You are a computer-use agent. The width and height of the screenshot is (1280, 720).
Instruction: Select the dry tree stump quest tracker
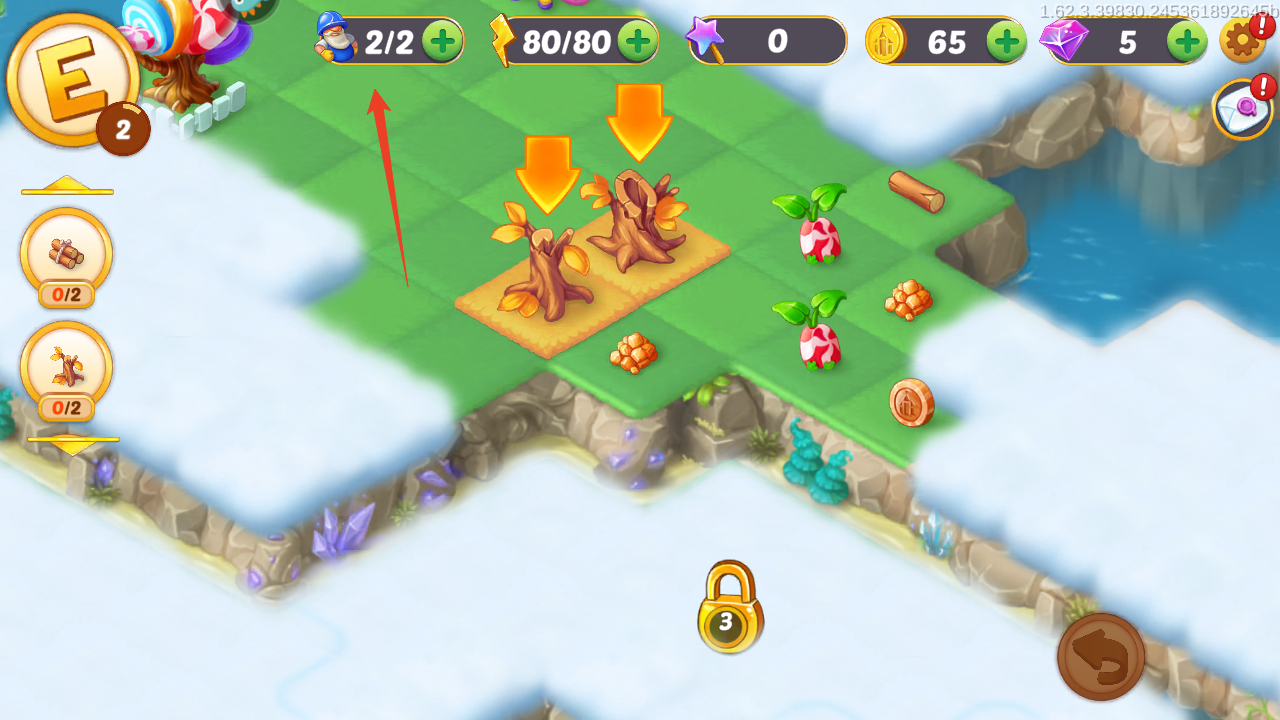pyautogui.click(x=66, y=369)
